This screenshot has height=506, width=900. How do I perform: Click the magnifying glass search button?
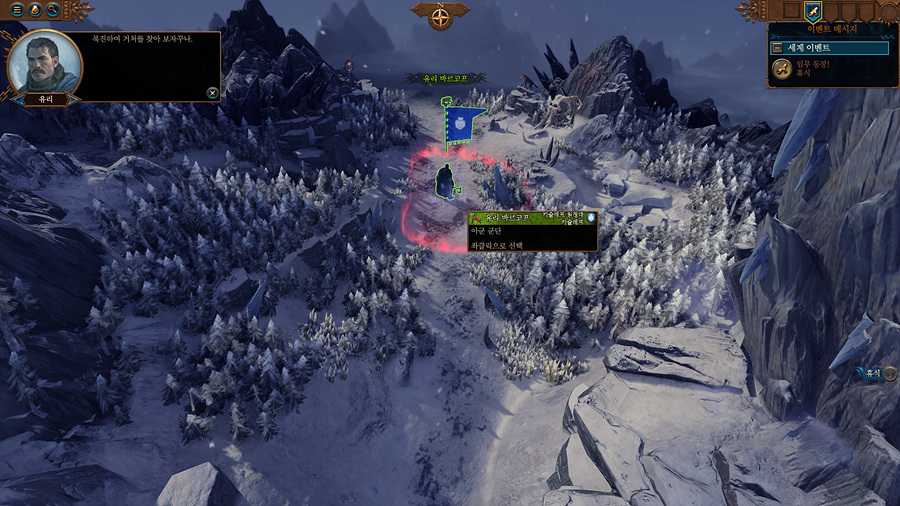point(52,10)
